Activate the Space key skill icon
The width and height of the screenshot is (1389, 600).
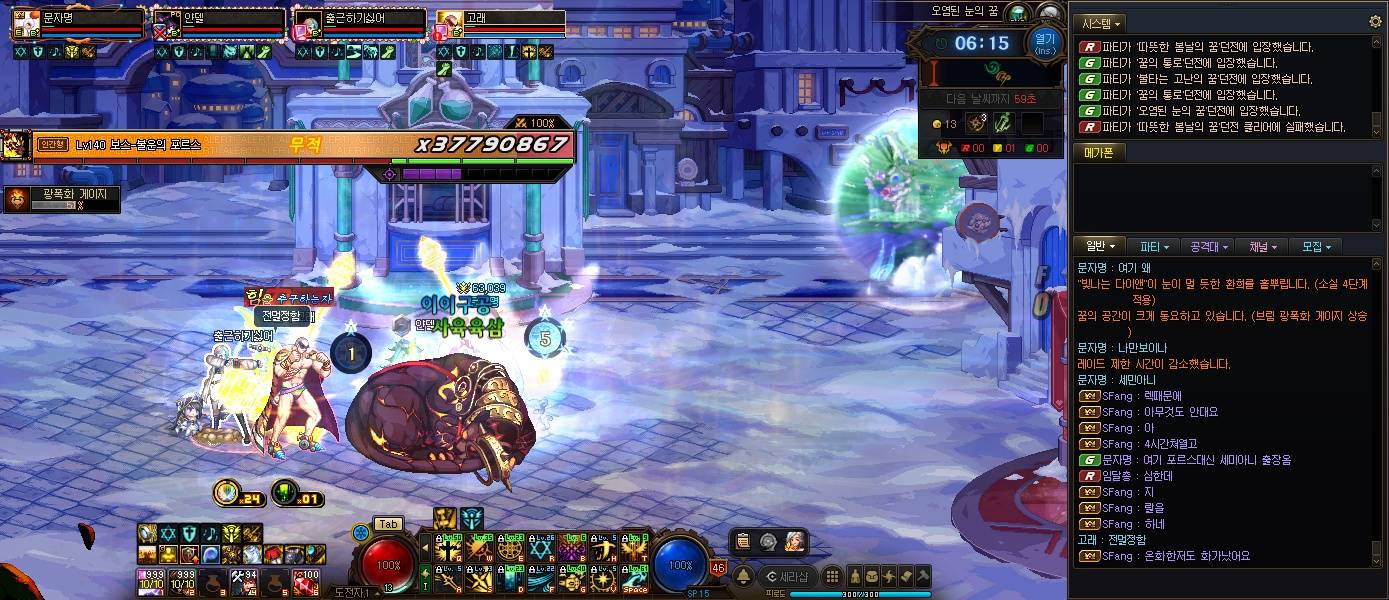point(635,578)
